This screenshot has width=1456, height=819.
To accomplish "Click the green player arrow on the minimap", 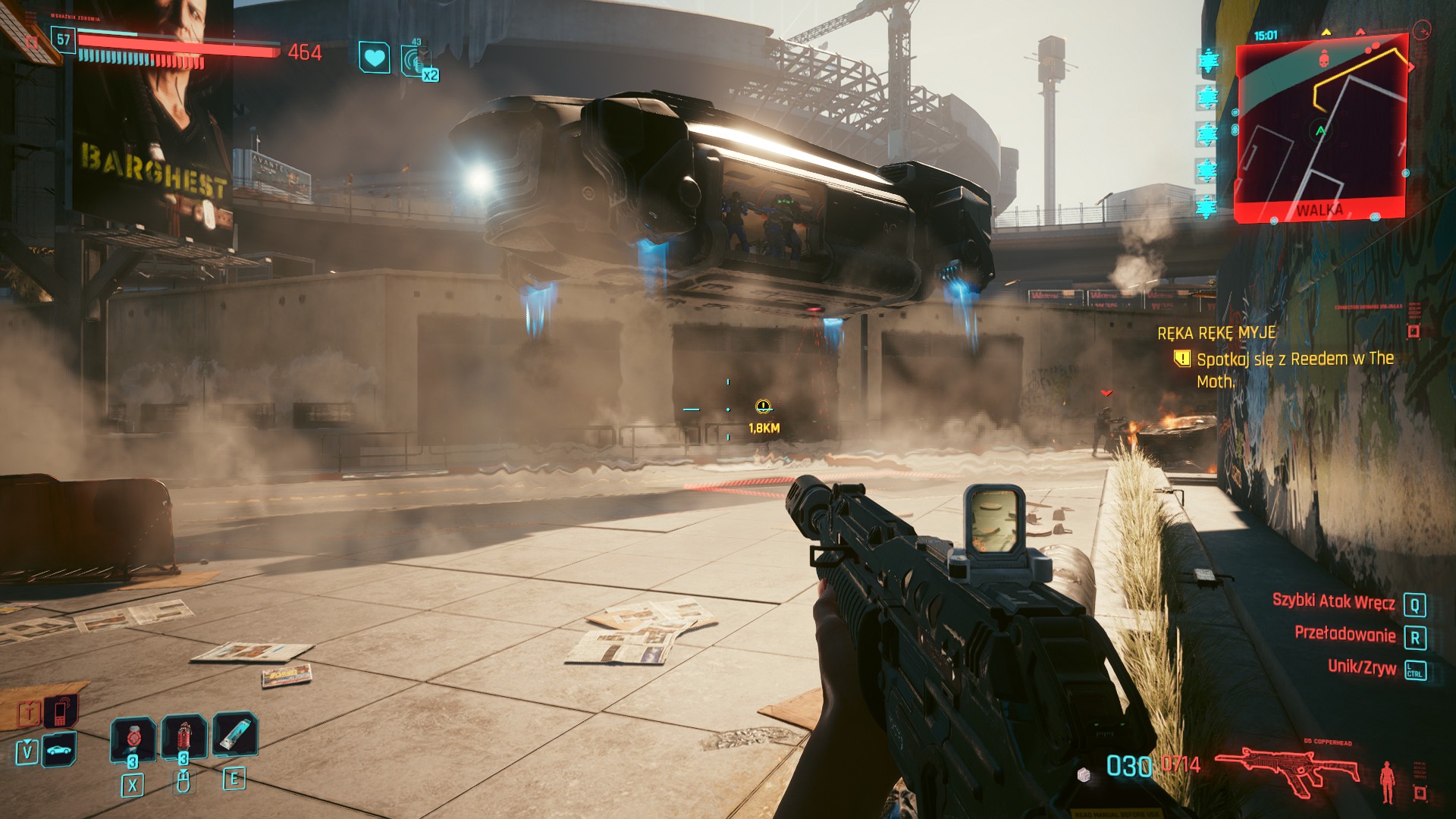I will coord(1320,131).
